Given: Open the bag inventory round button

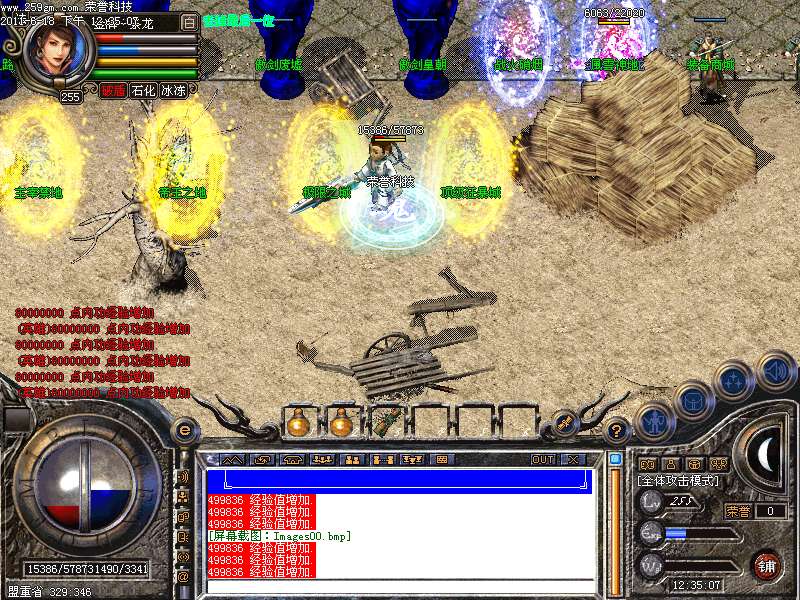Looking at the screenshot, I should [x=694, y=402].
